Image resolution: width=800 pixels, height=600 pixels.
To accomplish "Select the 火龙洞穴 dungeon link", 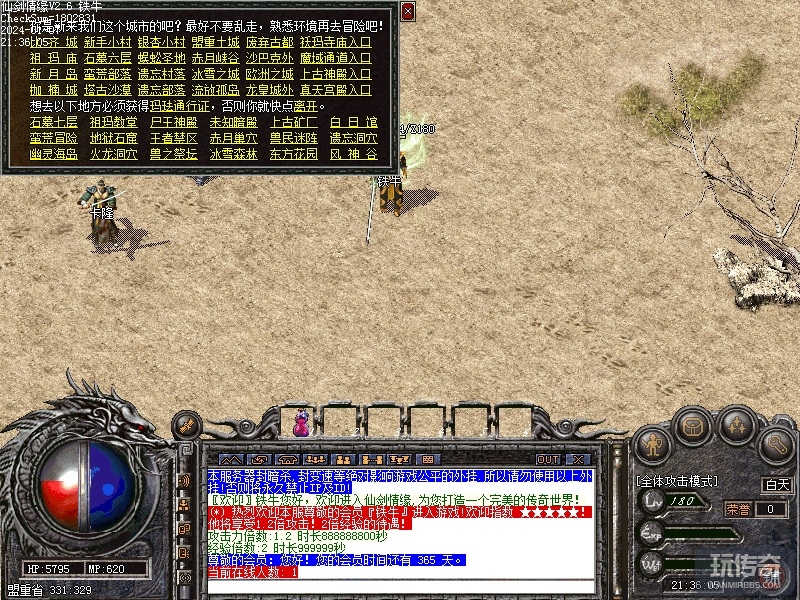I will (x=114, y=154).
